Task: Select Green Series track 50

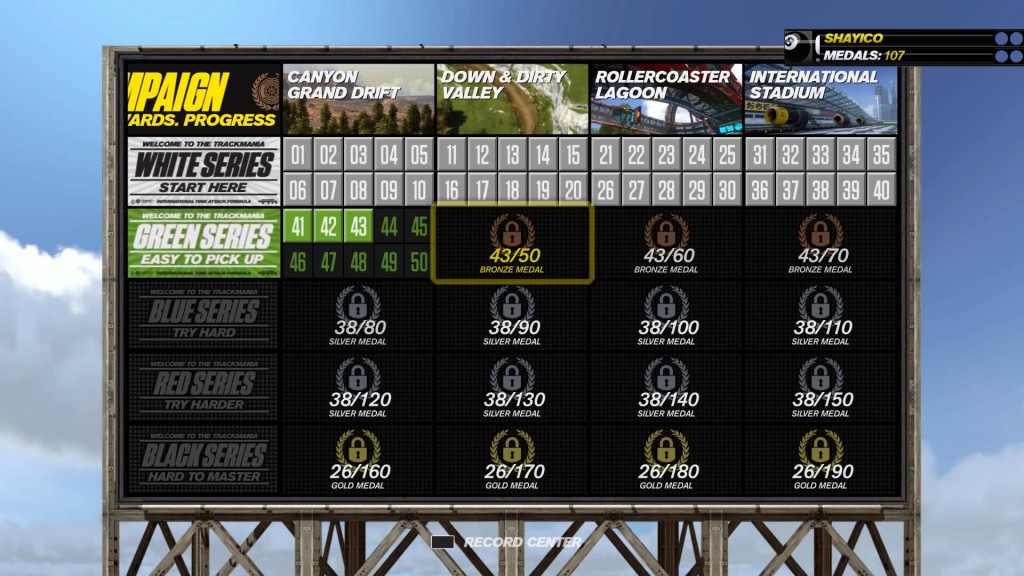Action: click(x=419, y=262)
